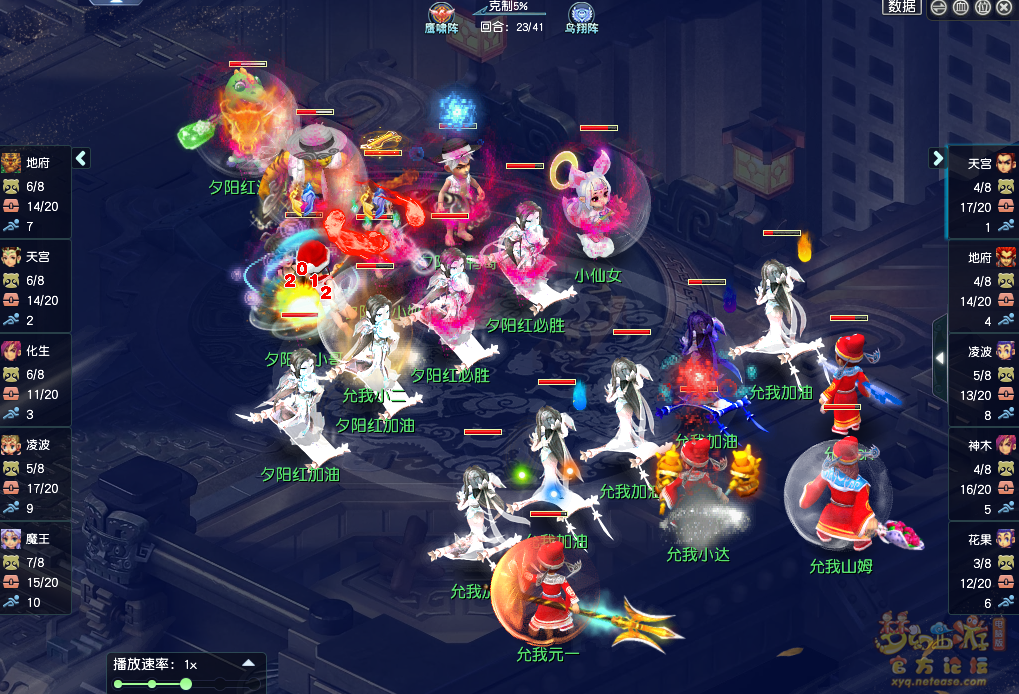Viewport: 1019px width, 694px height.
Task: Collapse the right team panel with right-pointing arrow
Action: coord(937,158)
